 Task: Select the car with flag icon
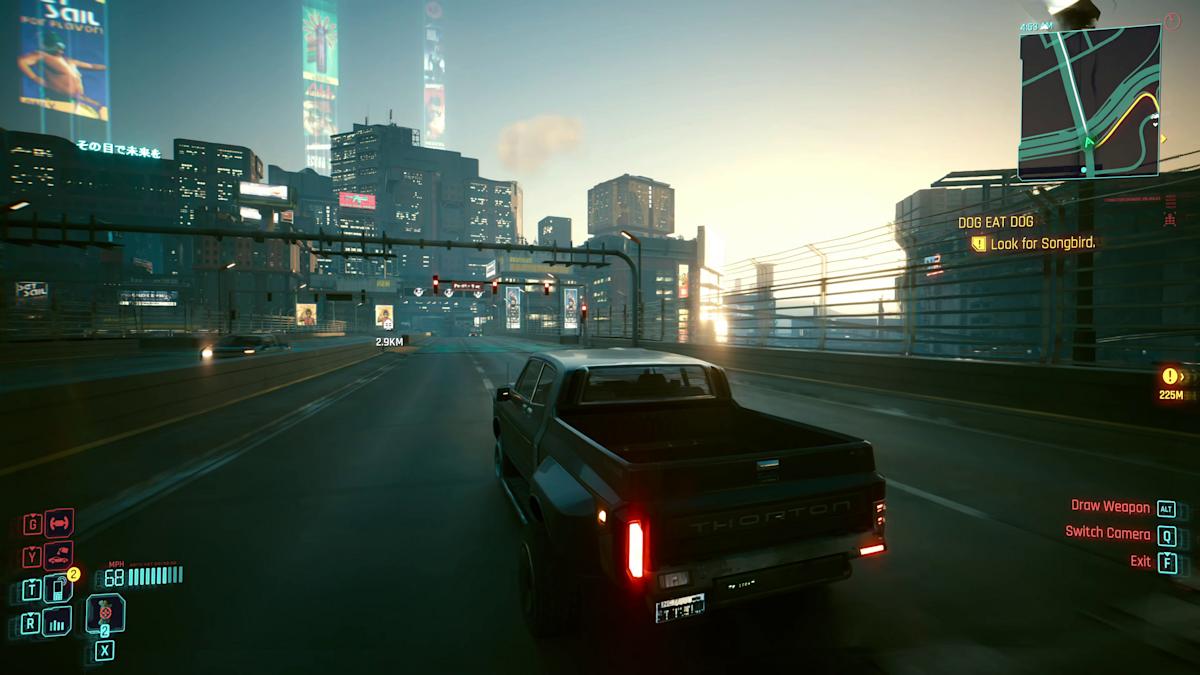coord(59,555)
